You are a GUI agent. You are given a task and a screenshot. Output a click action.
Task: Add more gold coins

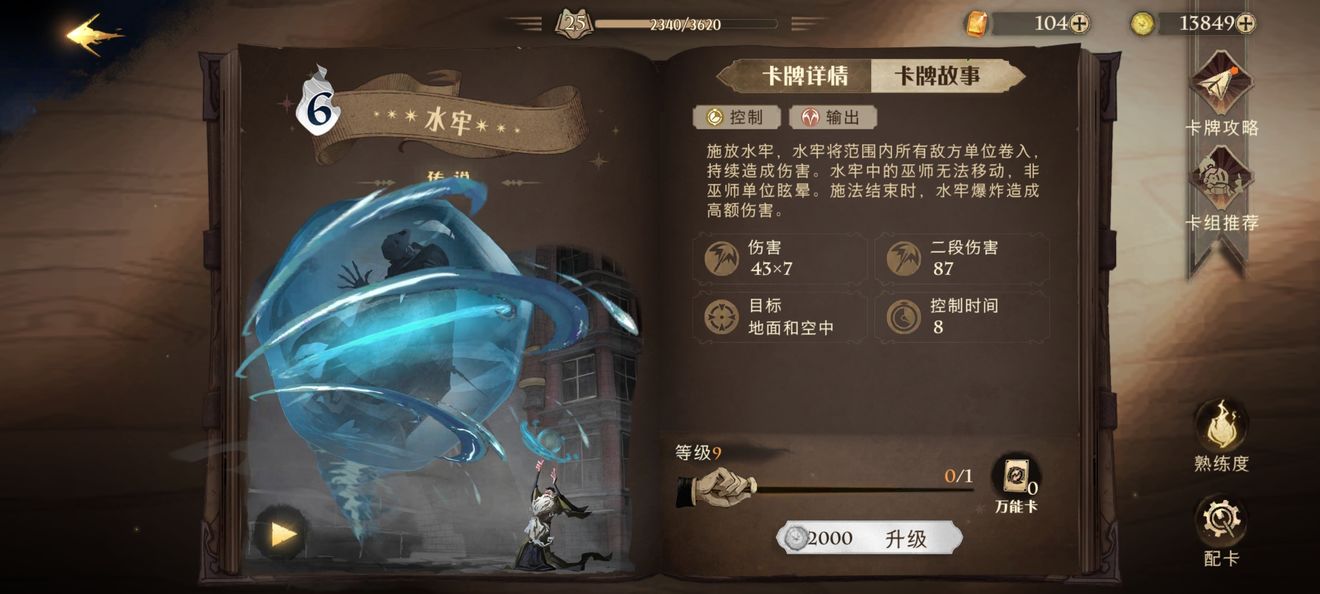coord(1245,24)
